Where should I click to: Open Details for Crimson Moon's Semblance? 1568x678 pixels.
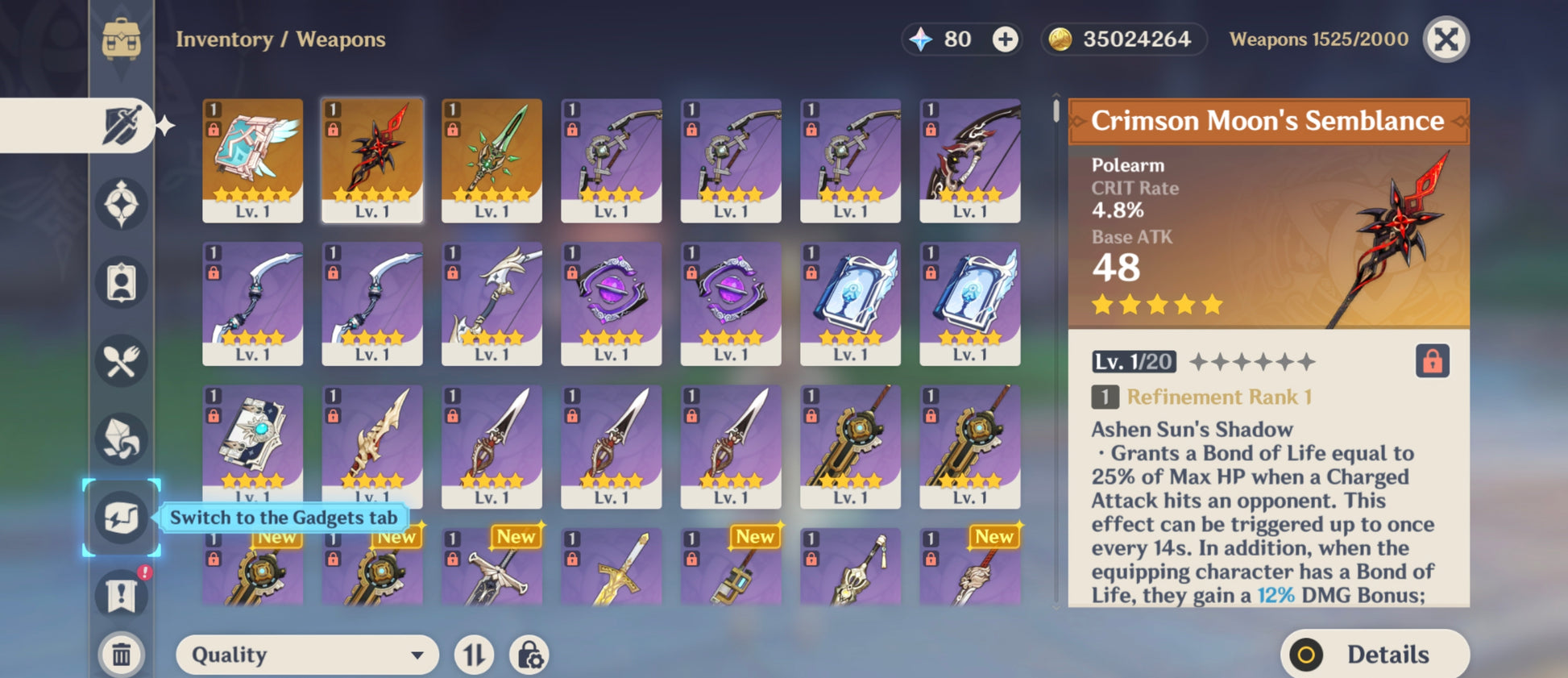[1374, 655]
